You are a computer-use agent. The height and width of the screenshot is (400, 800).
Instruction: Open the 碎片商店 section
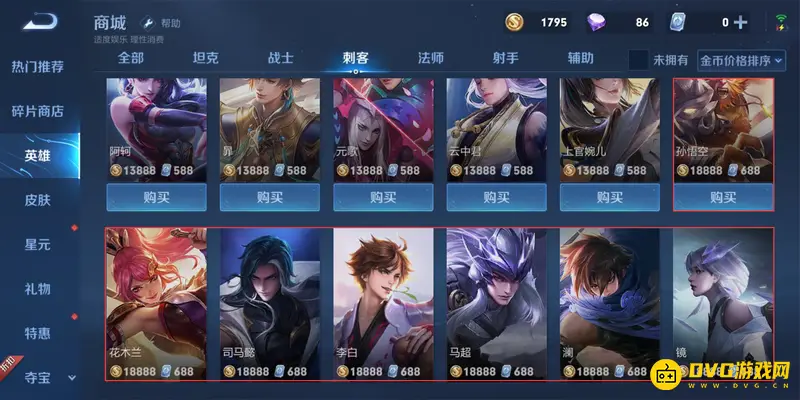(37, 111)
